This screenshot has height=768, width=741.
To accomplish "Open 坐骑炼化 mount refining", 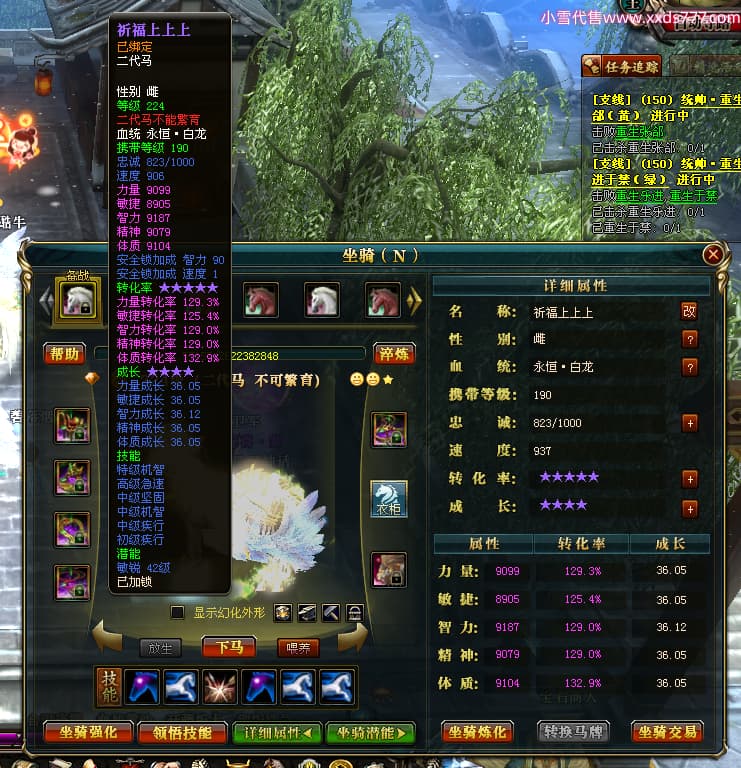I will [x=478, y=733].
